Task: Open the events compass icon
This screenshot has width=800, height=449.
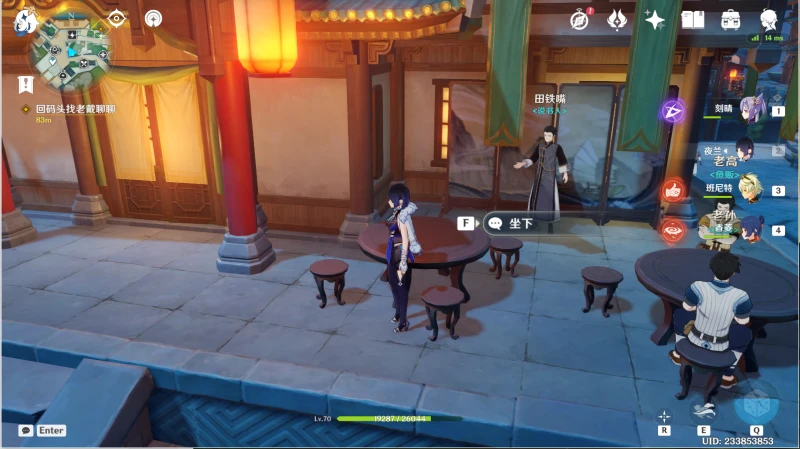Action: point(580,19)
